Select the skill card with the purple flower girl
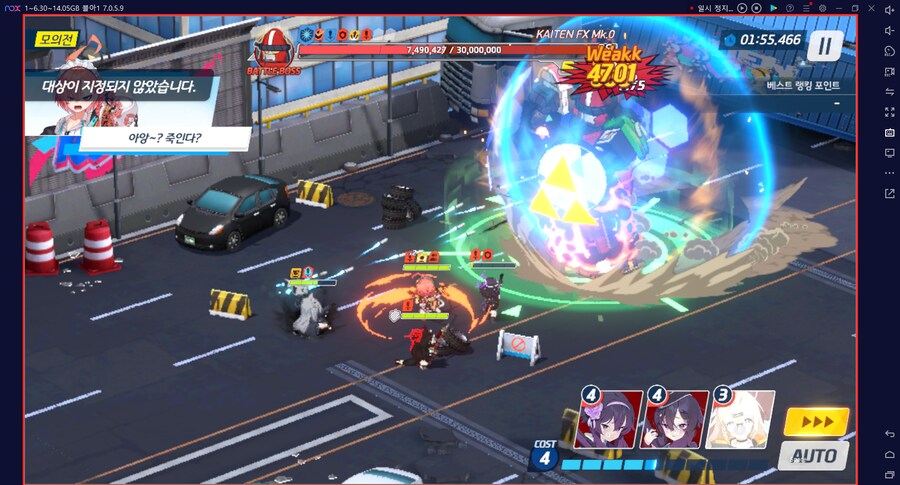Viewport: 900px width, 485px height. click(610, 417)
